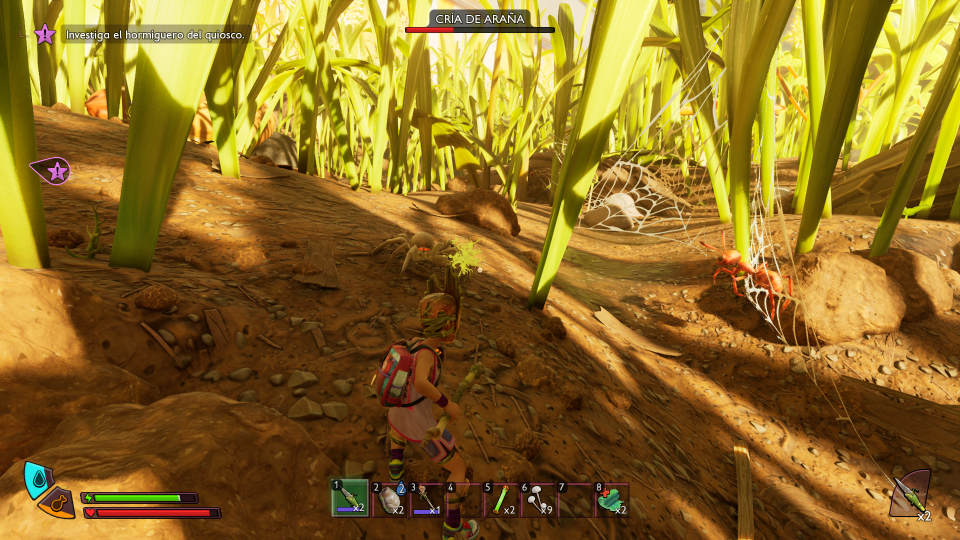Image resolution: width=960 pixels, height=540 pixels.
Task: Click the purple star quest icon beside the objective
Action: [45, 35]
